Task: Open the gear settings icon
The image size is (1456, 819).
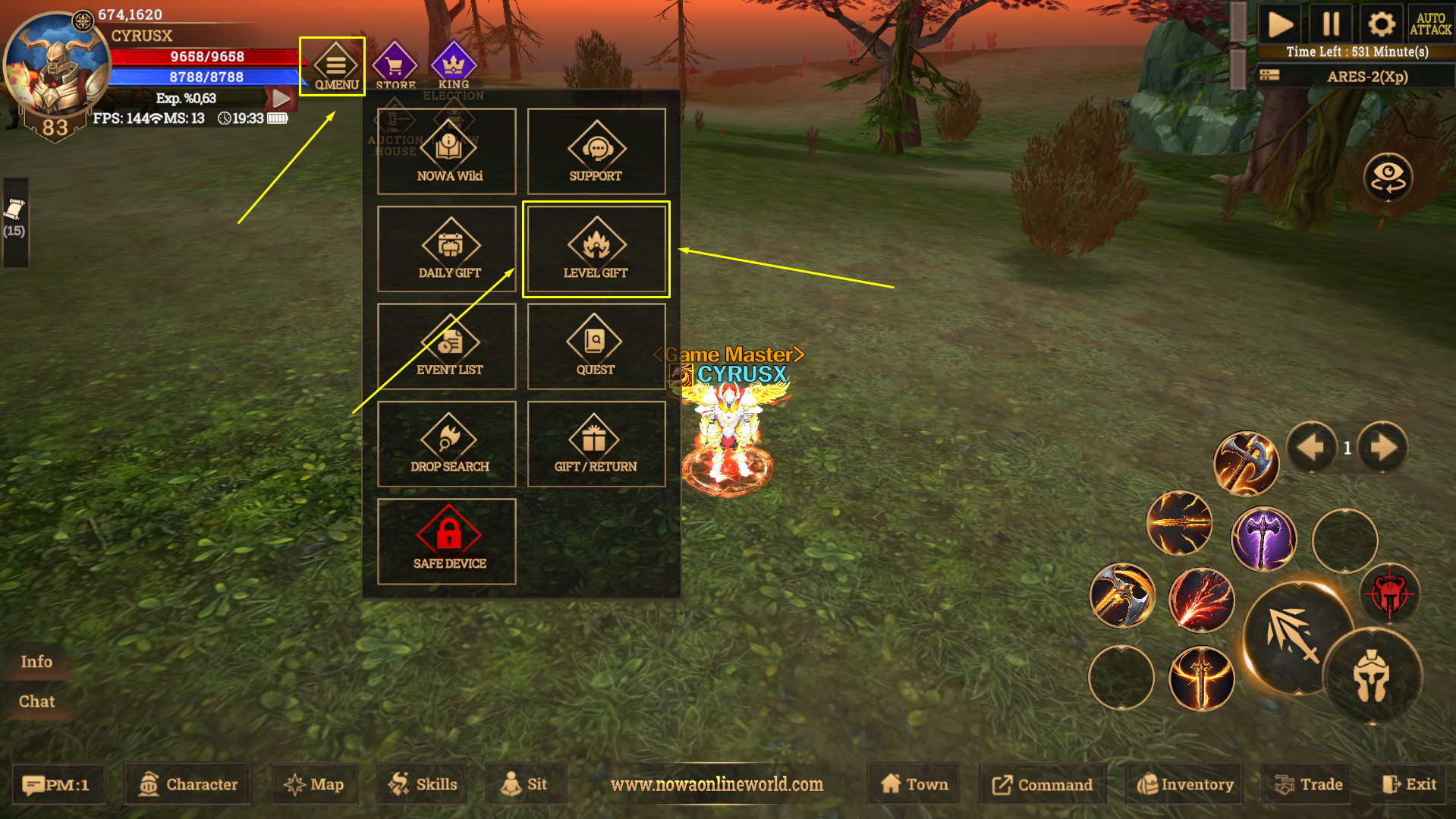Action: tap(1381, 24)
